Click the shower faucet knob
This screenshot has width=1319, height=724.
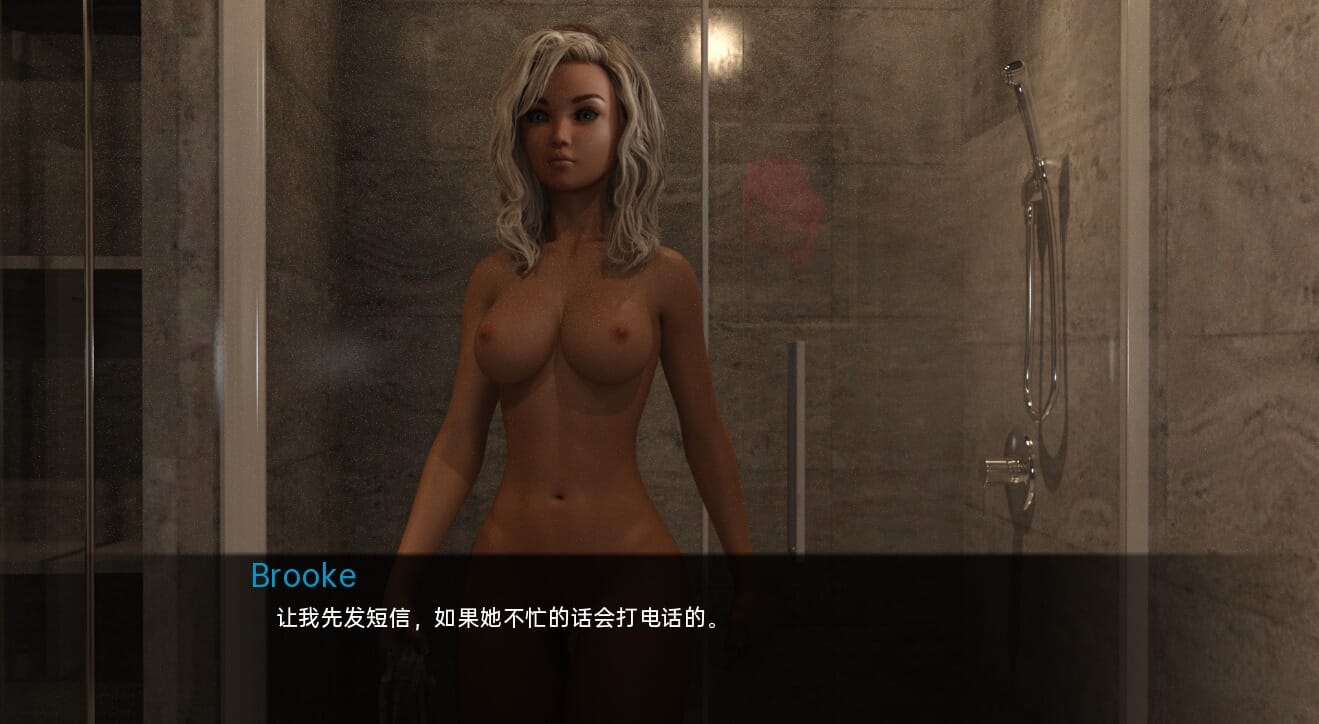click(x=1005, y=470)
